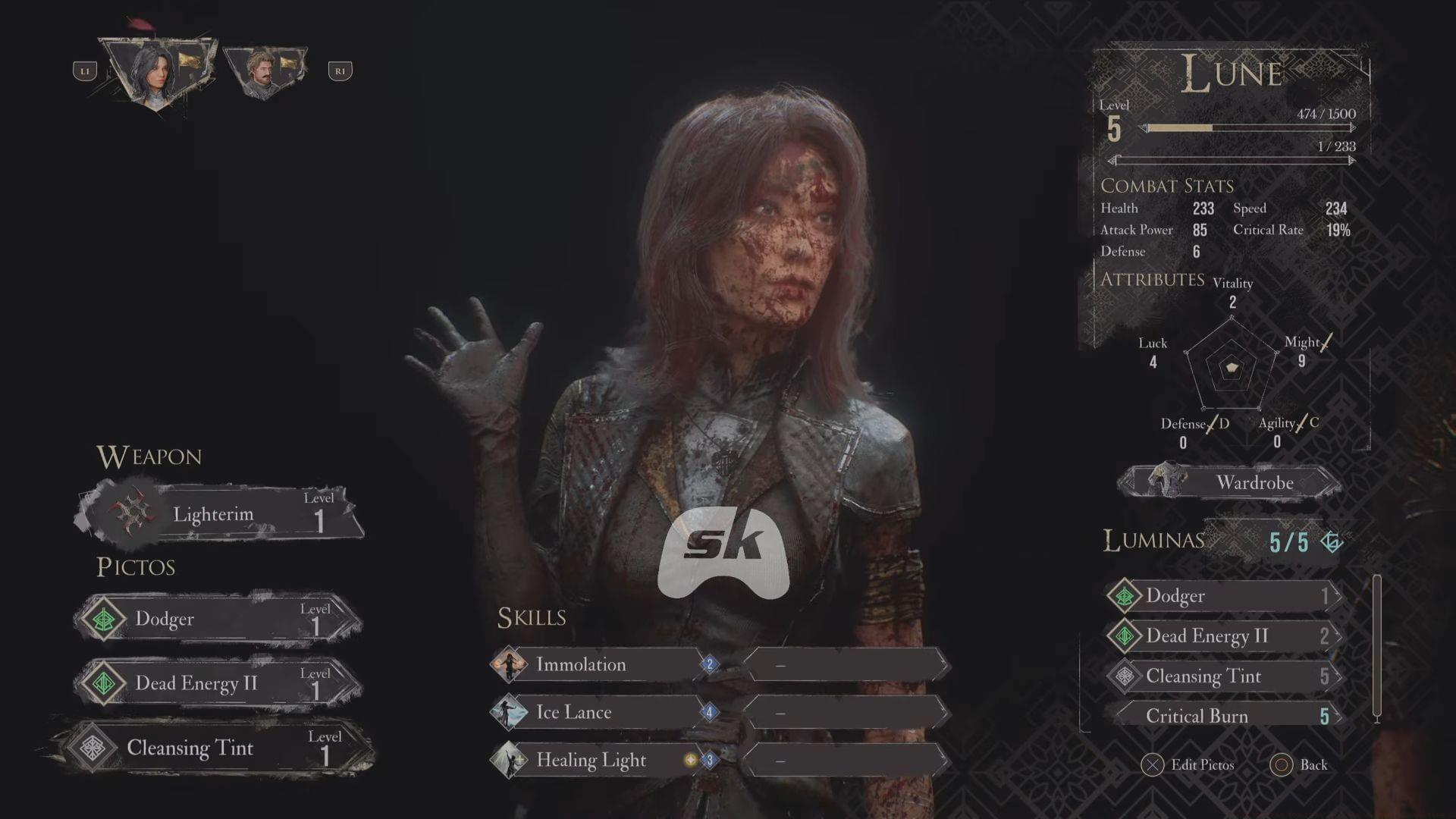Pick the Healing Light skill

[x=599, y=760]
